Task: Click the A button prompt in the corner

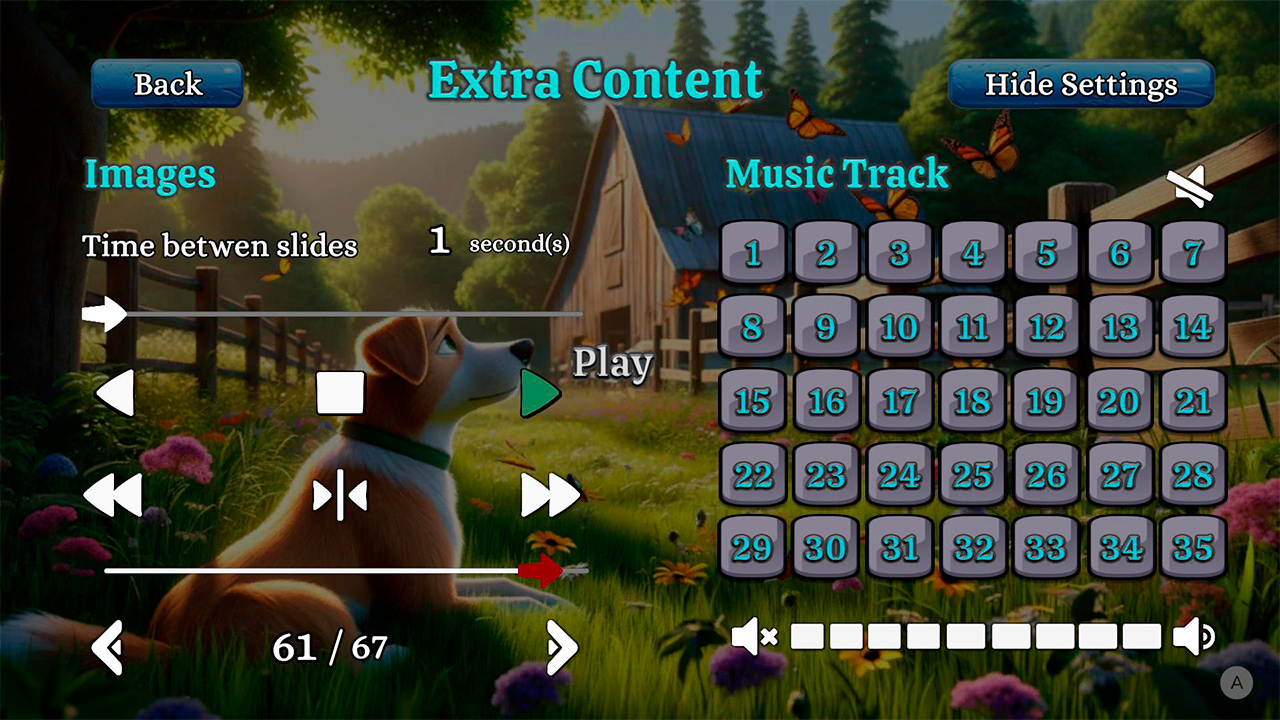Action: 1236,681
